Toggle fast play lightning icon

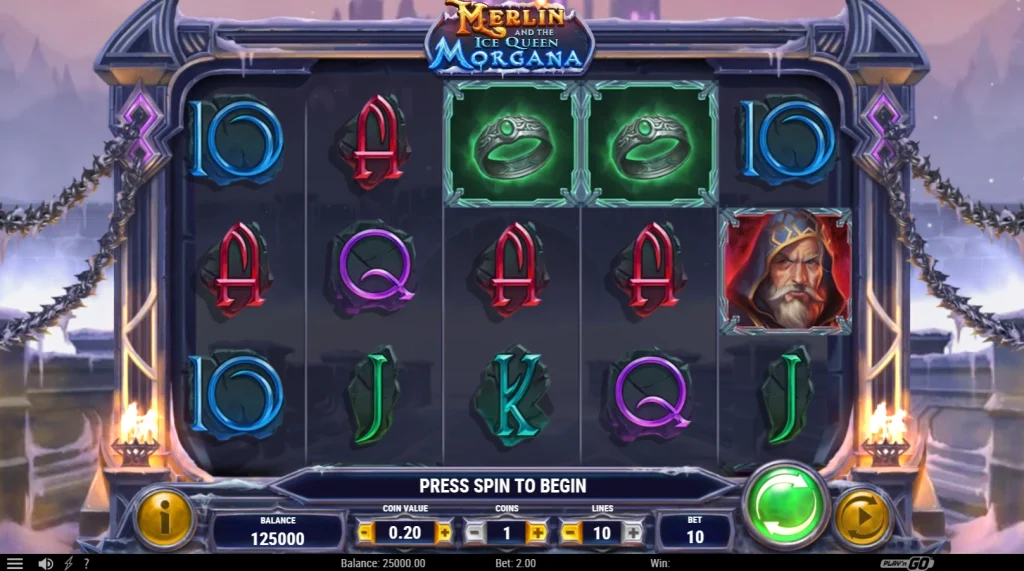click(68, 564)
